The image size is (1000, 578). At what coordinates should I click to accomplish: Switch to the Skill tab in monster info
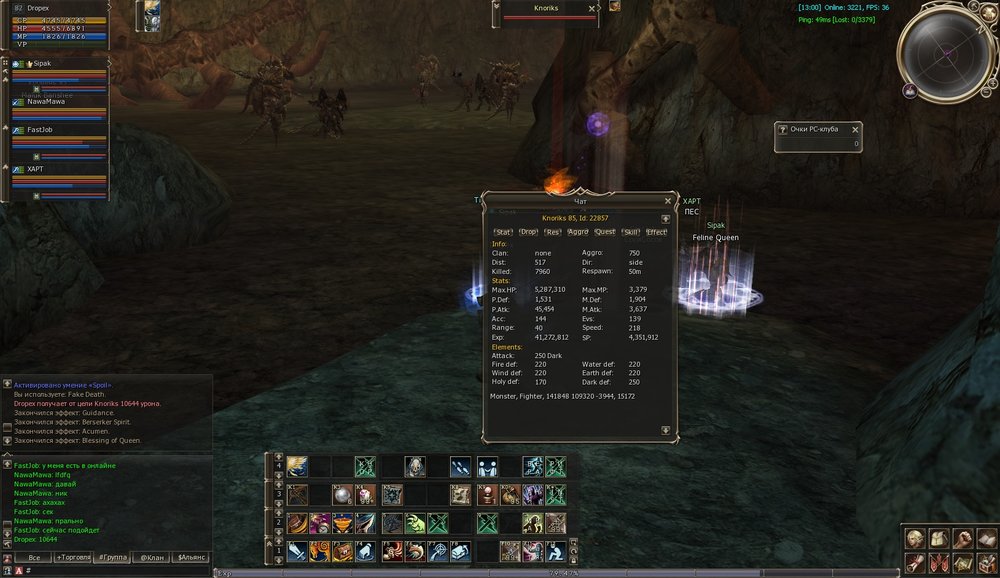click(631, 232)
